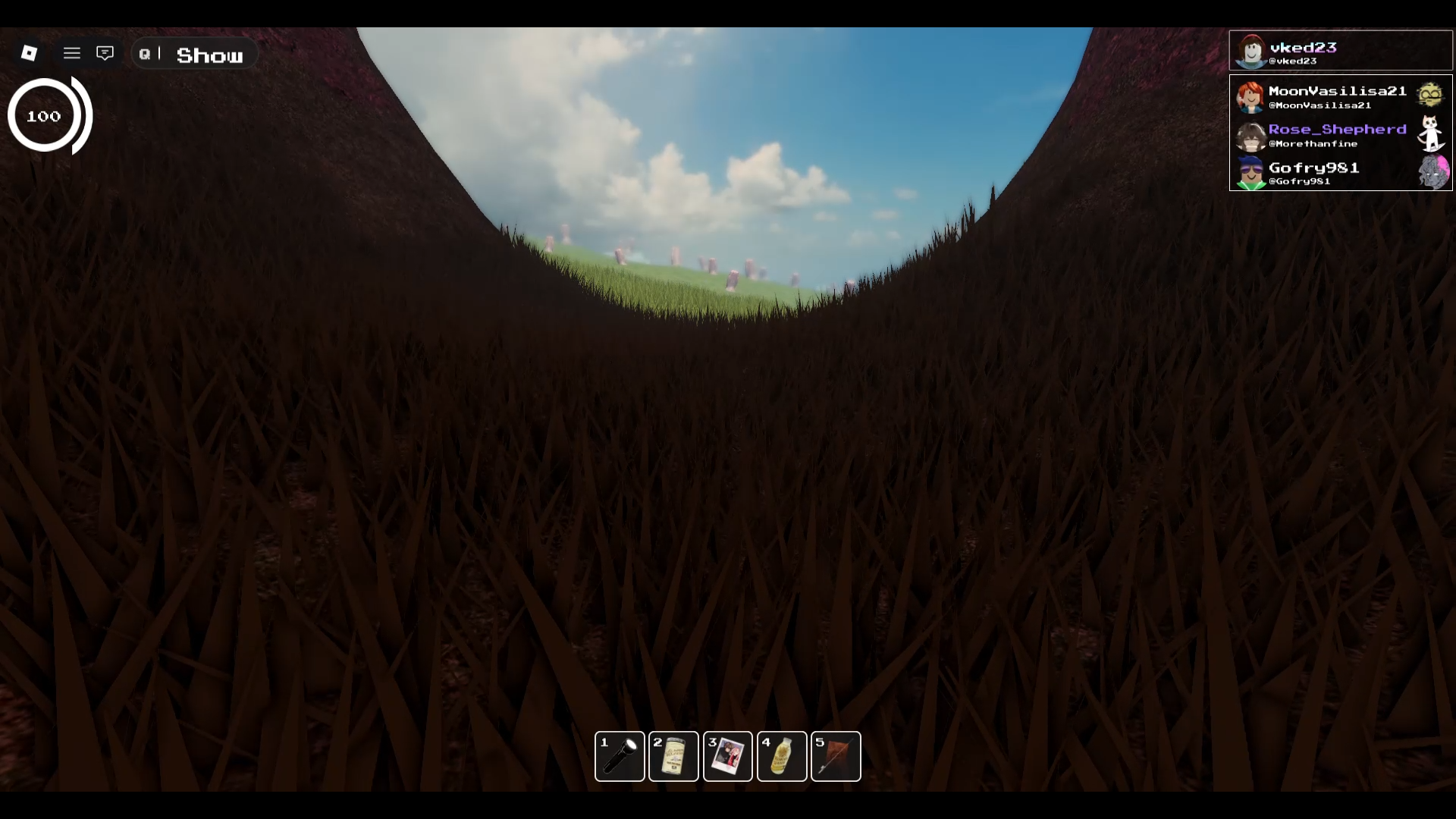
Task: Equip the juice bottle in slot 4
Action: coord(783,756)
